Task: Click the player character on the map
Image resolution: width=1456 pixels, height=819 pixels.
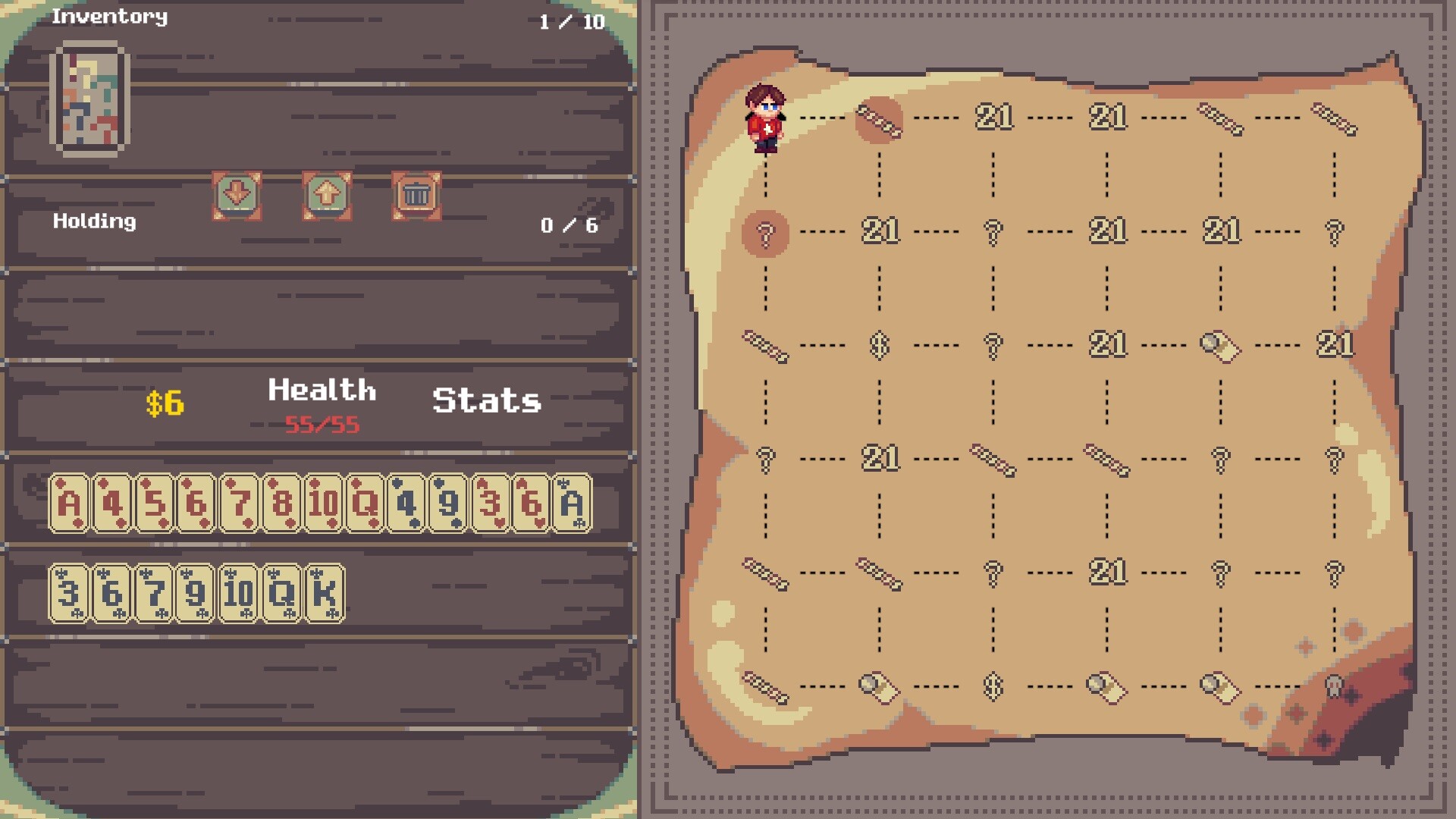Action: 767,118
